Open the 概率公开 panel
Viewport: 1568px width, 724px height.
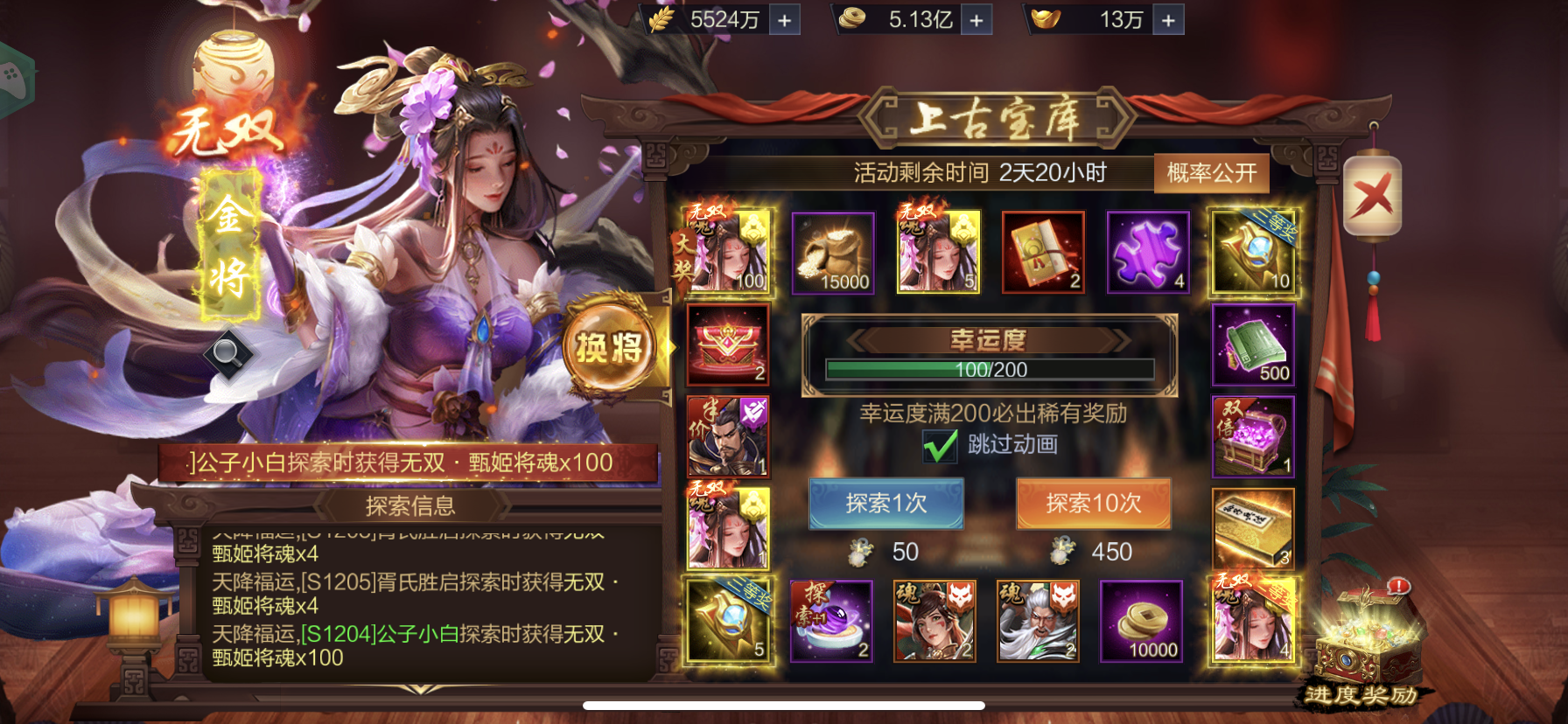(1212, 172)
